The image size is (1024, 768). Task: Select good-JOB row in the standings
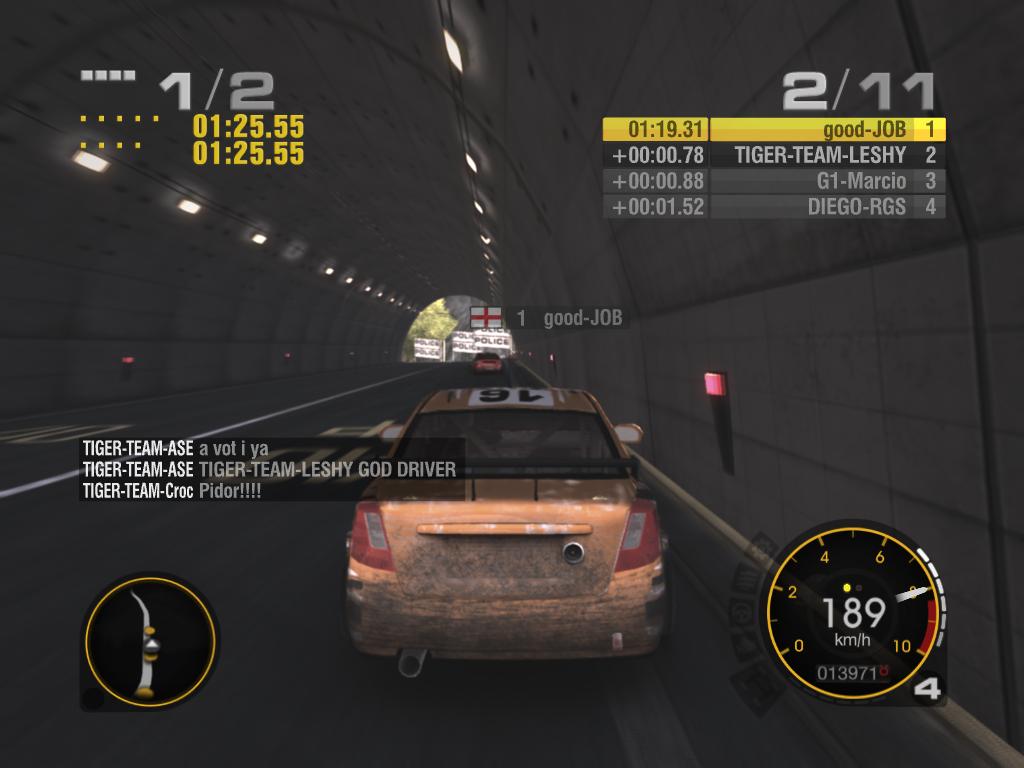click(774, 129)
